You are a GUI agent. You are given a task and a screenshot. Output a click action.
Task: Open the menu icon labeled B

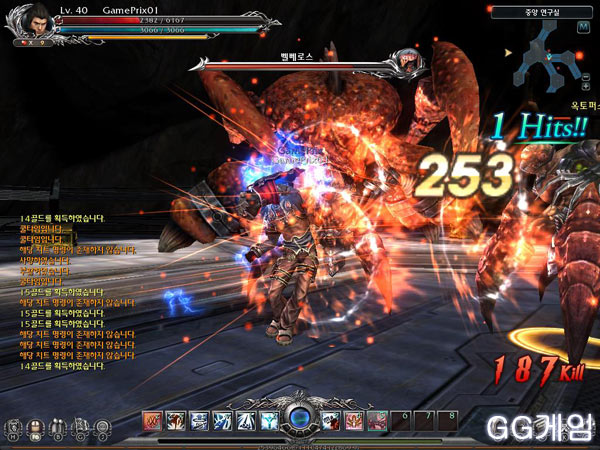(x=56, y=427)
